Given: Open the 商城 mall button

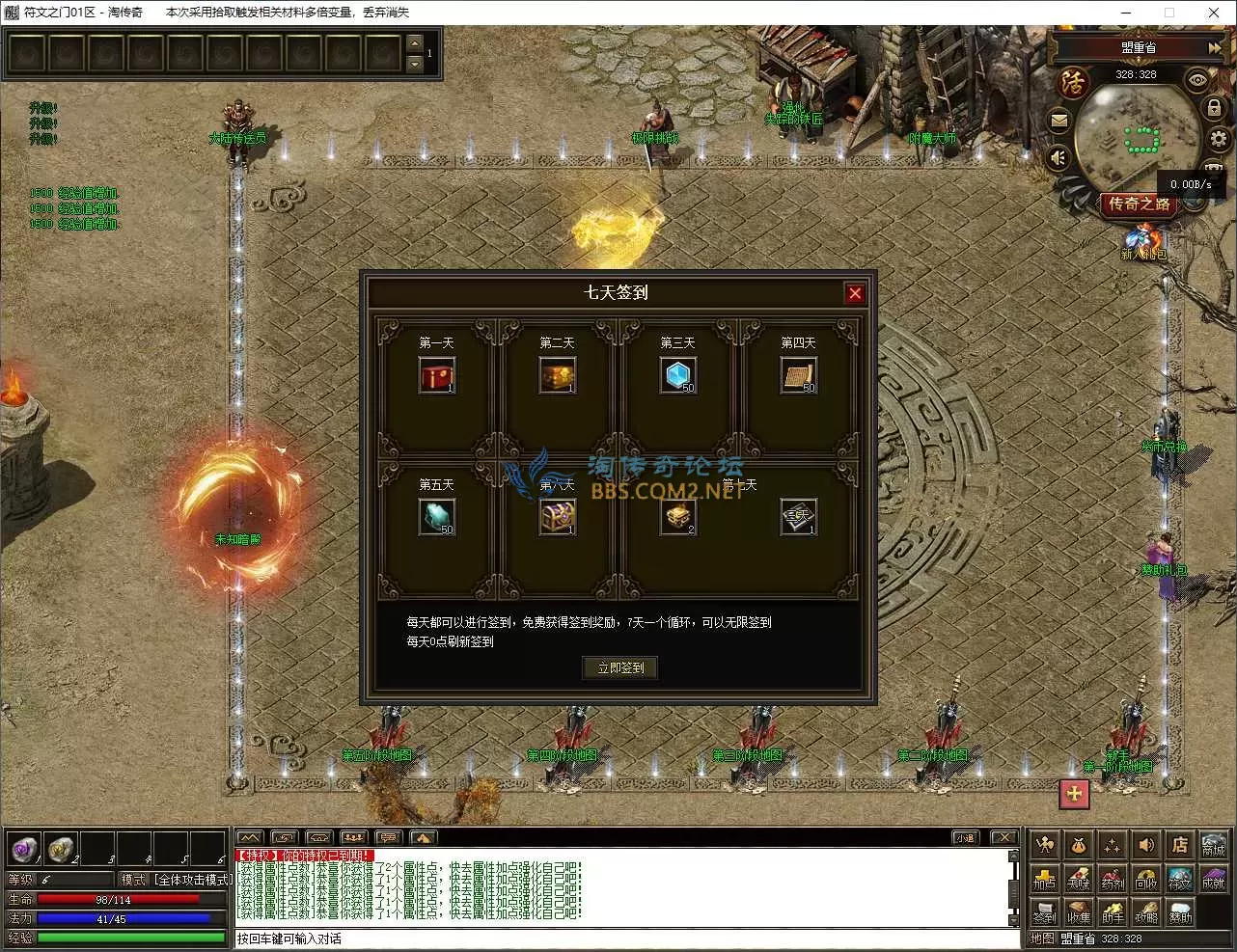Looking at the screenshot, I should [1213, 846].
